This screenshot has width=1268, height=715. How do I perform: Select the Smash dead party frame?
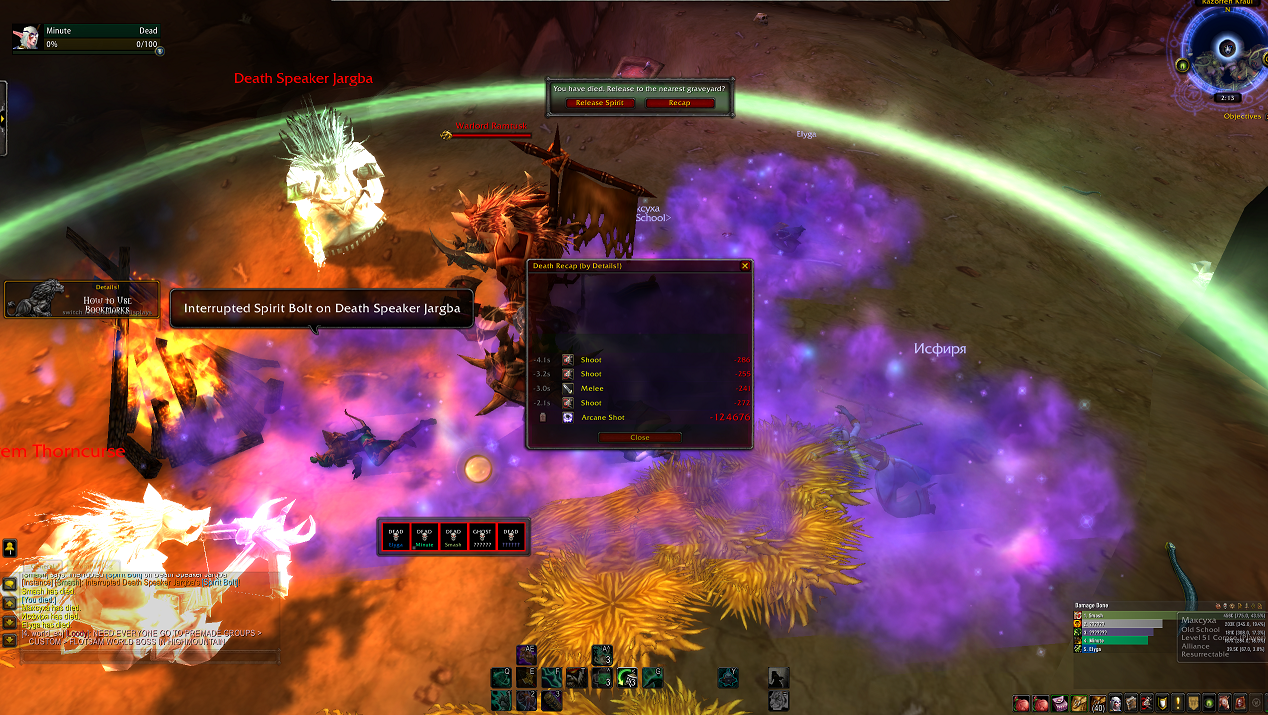coord(453,537)
